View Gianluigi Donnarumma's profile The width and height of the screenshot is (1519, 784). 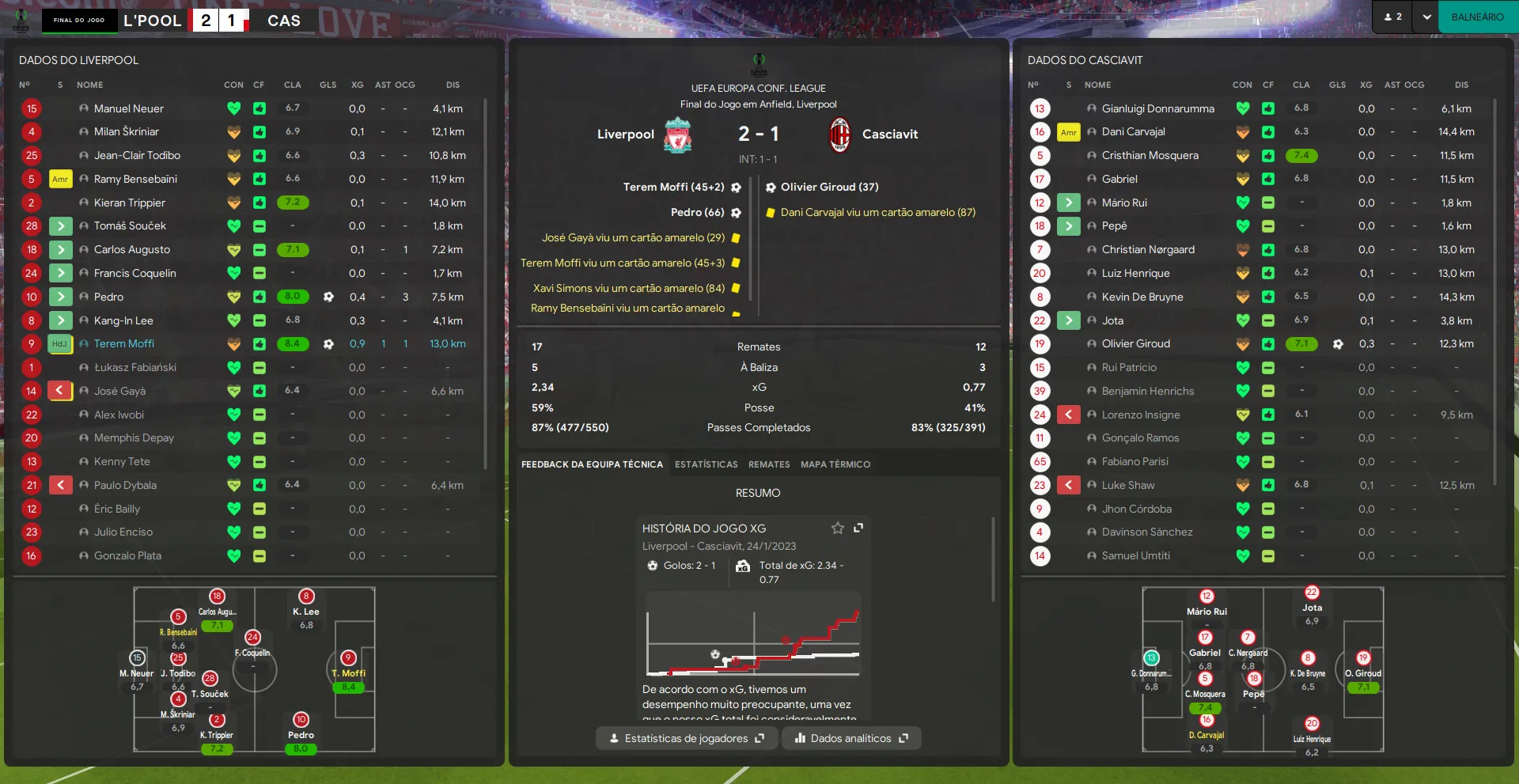[x=1157, y=108]
